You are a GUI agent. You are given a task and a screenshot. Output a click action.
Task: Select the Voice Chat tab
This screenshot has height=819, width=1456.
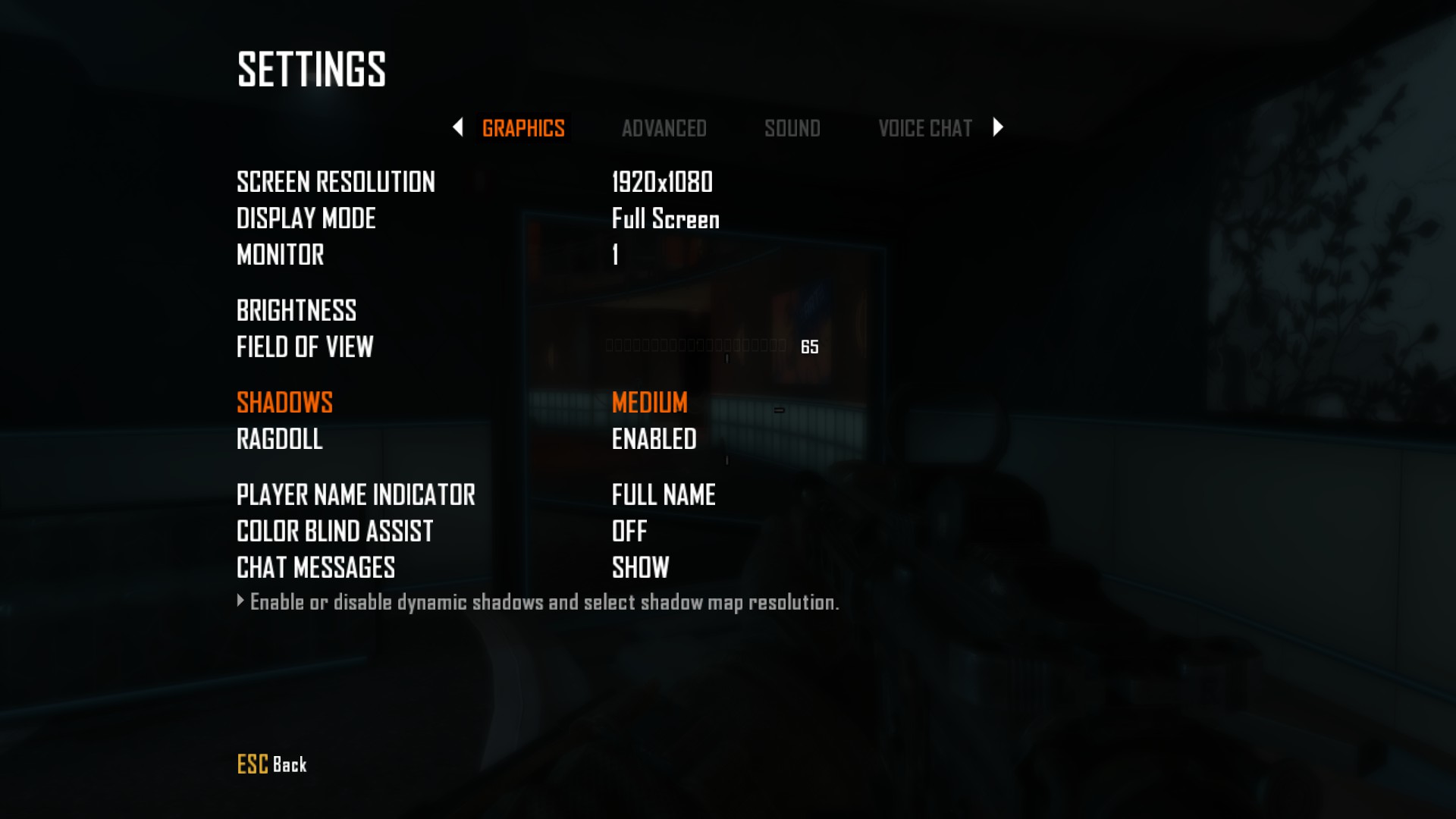click(924, 128)
